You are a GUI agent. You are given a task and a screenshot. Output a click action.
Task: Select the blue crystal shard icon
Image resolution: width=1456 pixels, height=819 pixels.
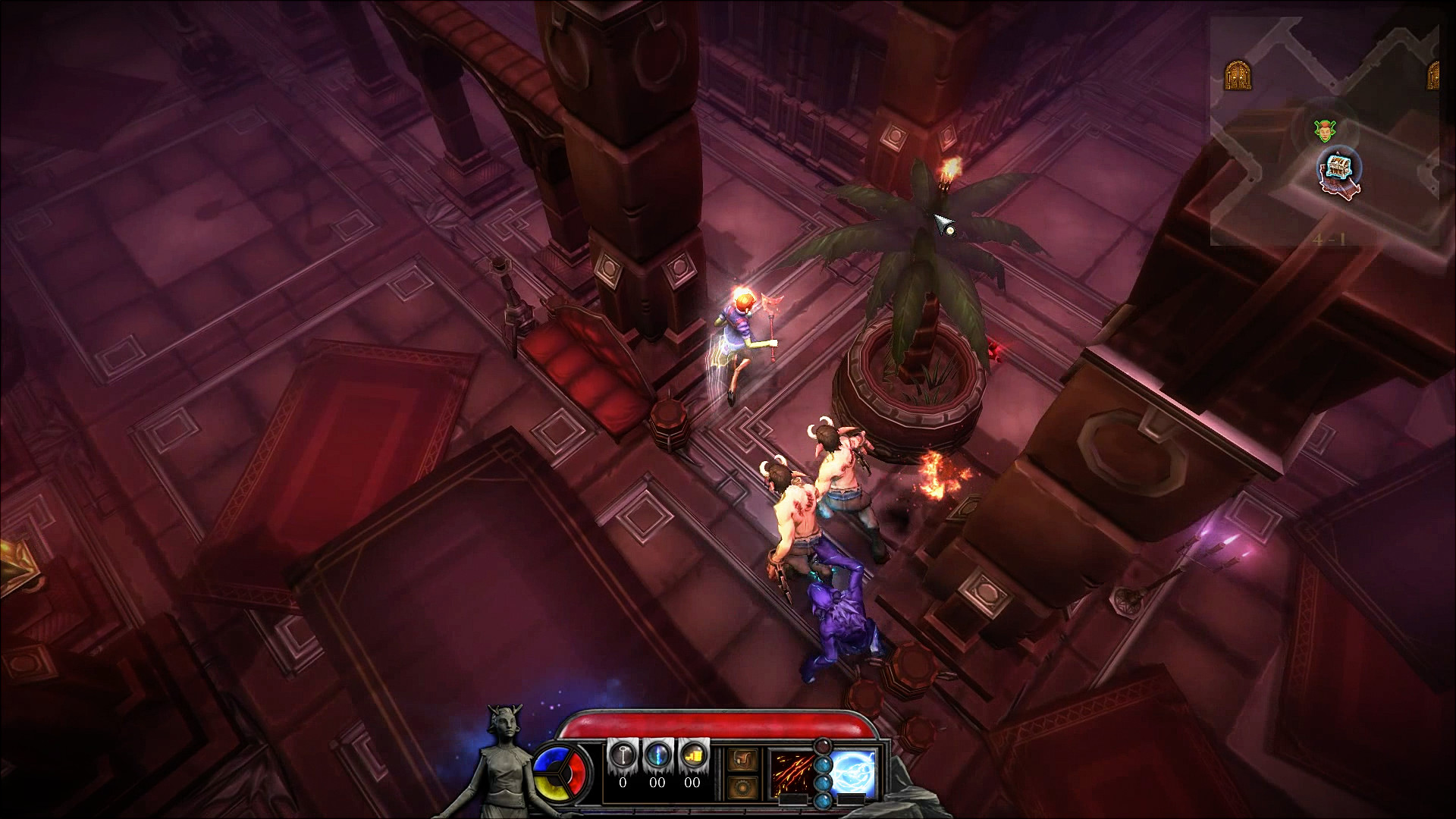[657, 756]
